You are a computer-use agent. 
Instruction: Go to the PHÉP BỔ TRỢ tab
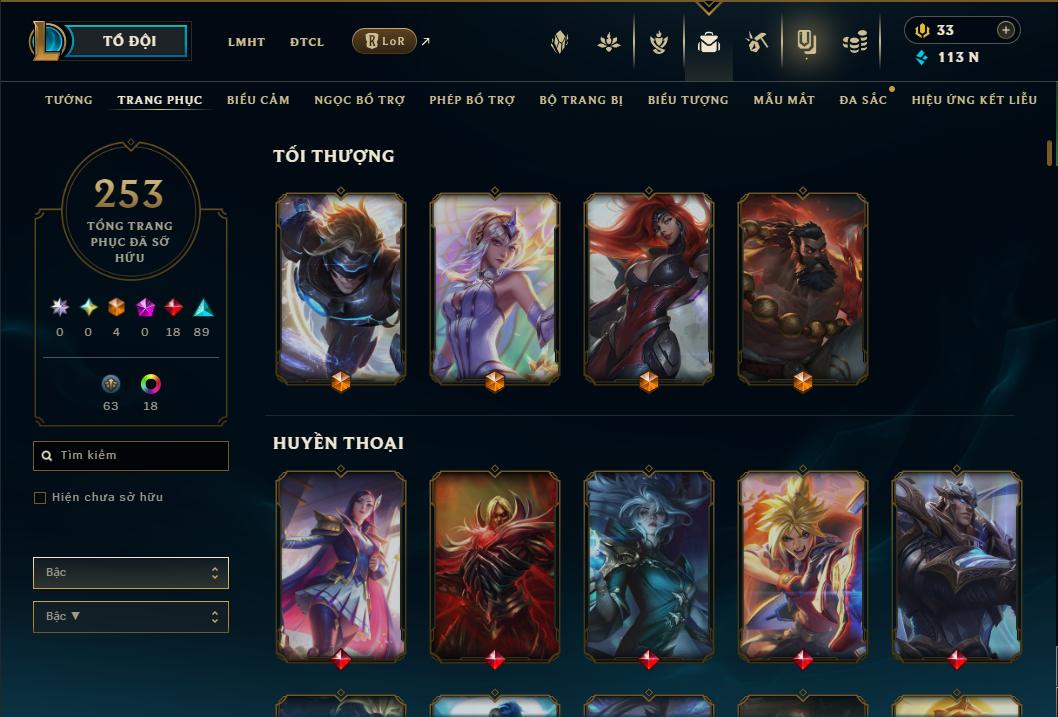point(472,100)
